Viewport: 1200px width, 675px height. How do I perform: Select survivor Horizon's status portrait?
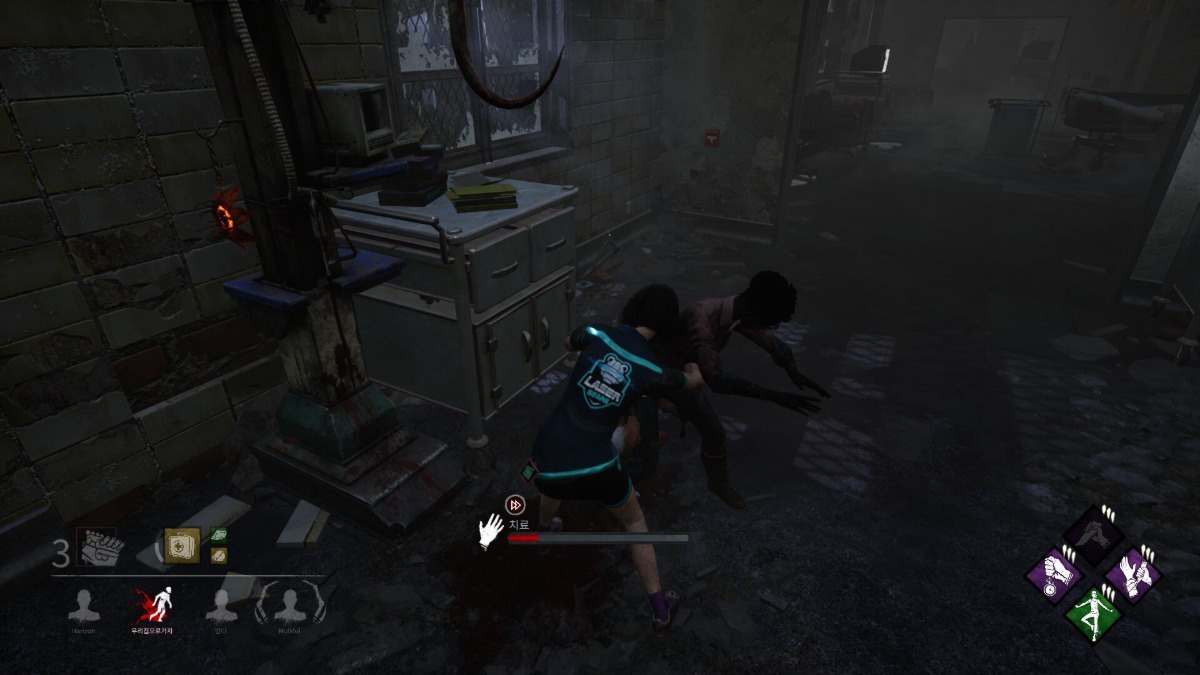click(x=84, y=606)
